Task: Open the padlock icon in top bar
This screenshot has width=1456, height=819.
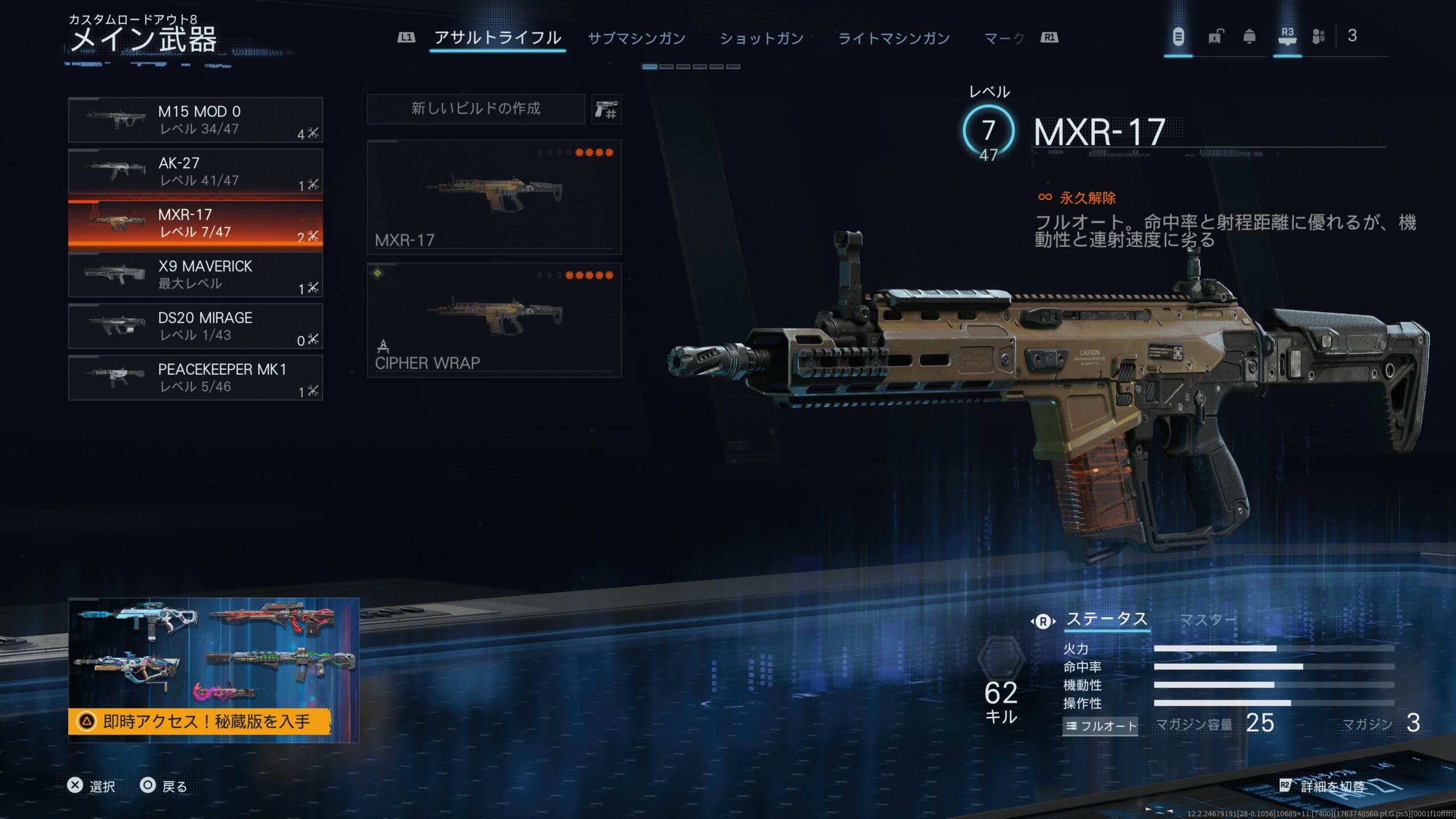Action: [1215, 37]
